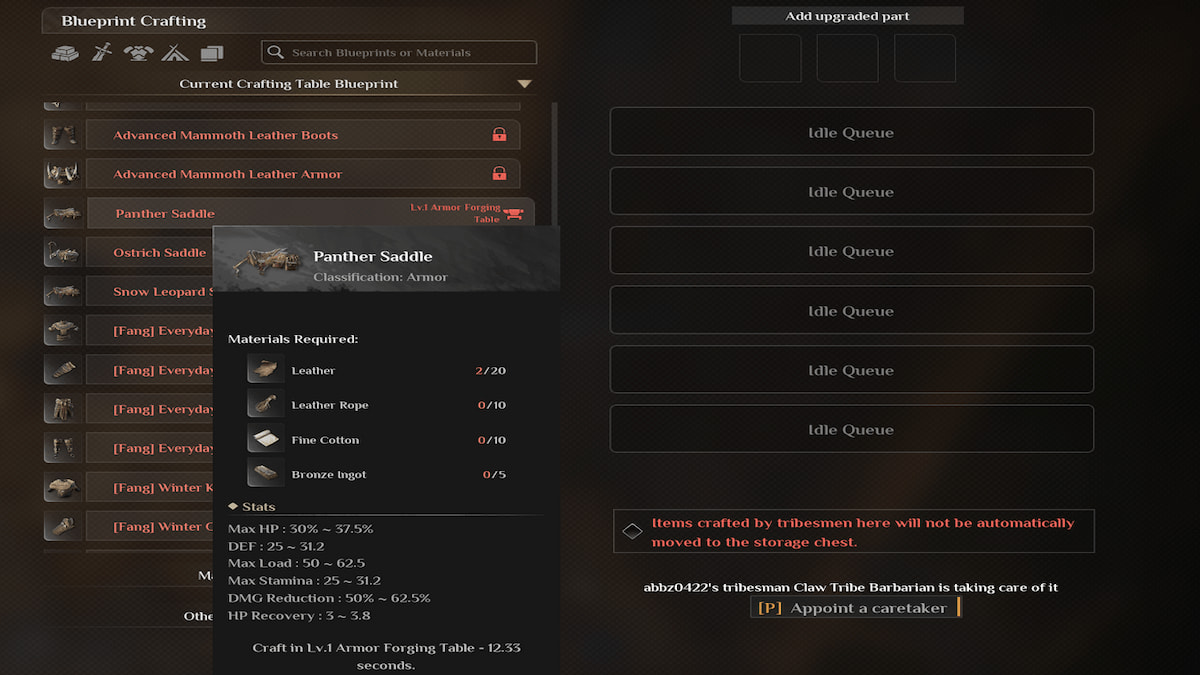Switch to the sword weapons category

click(101, 53)
